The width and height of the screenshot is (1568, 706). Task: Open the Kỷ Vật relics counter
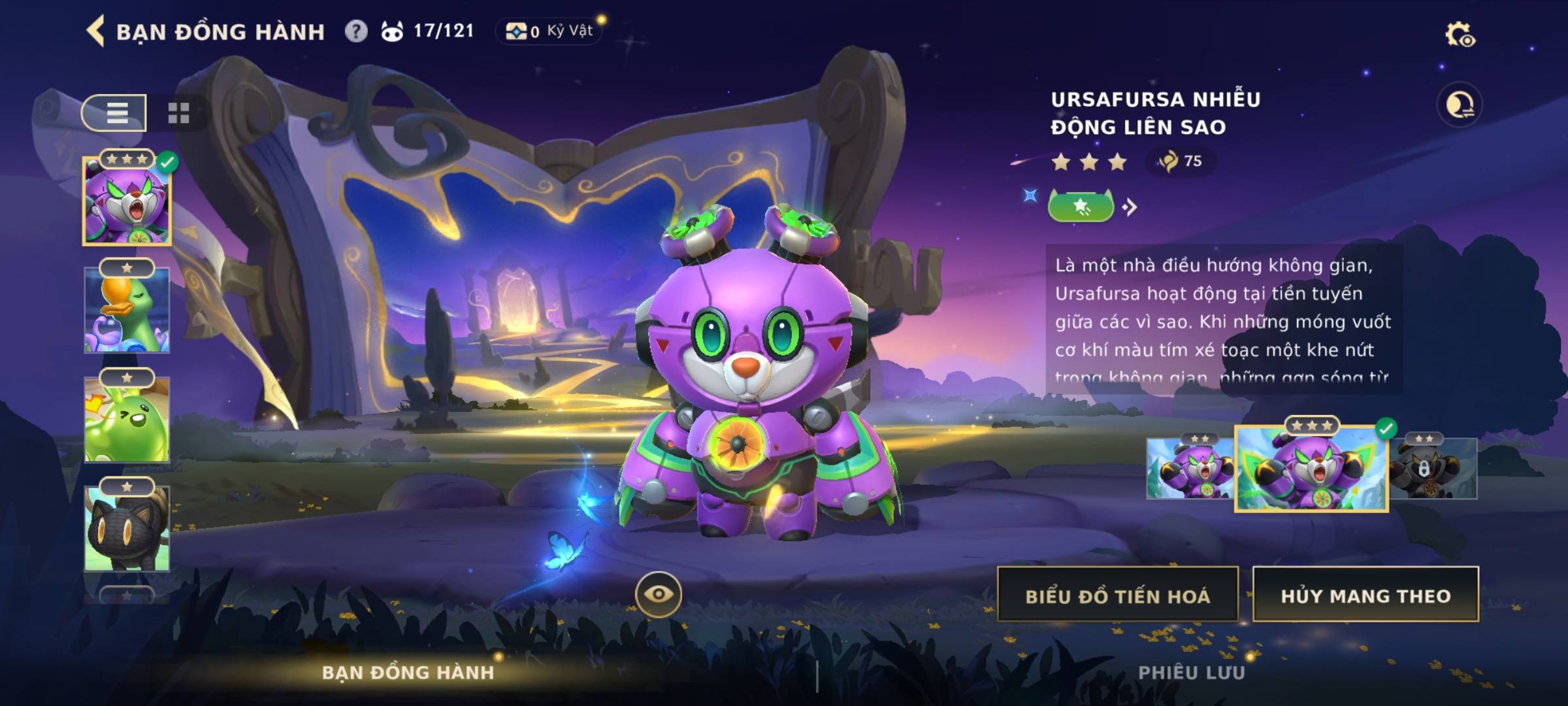(550, 31)
